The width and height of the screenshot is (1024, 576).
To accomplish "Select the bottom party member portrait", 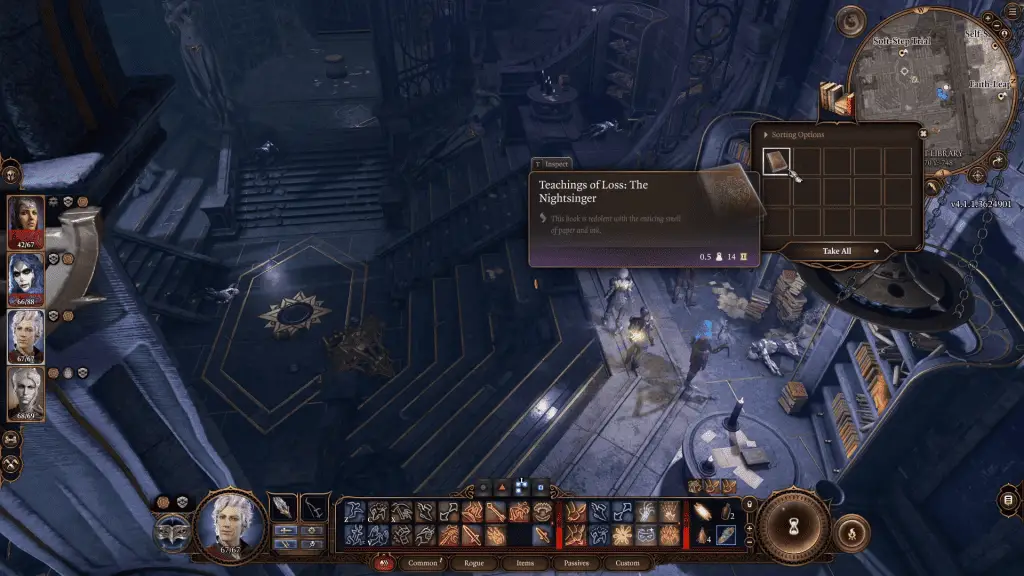I will (26, 392).
